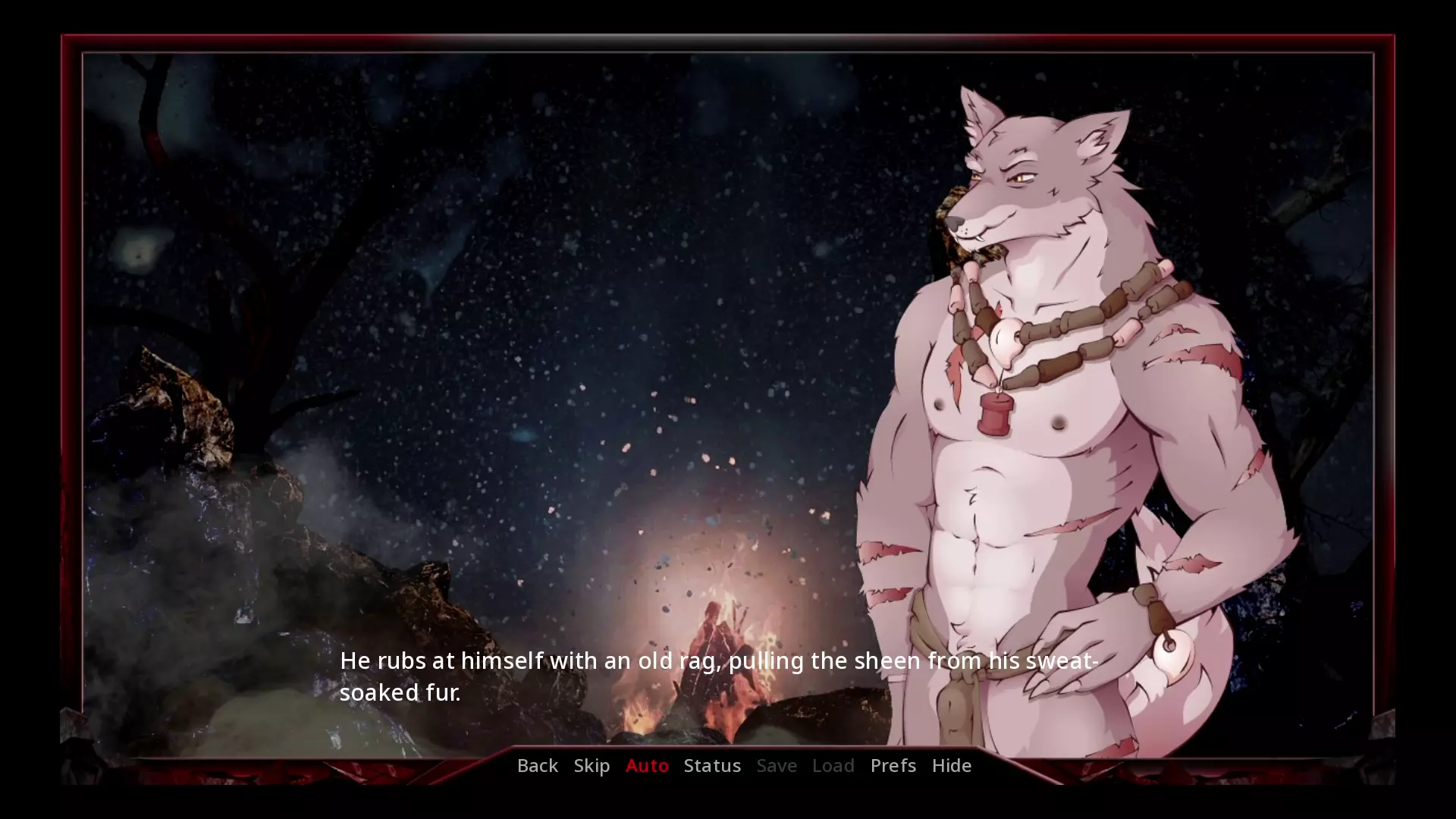Open the Load game menu
Screen dimensions: 1456x819
click(x=833, y=766)
